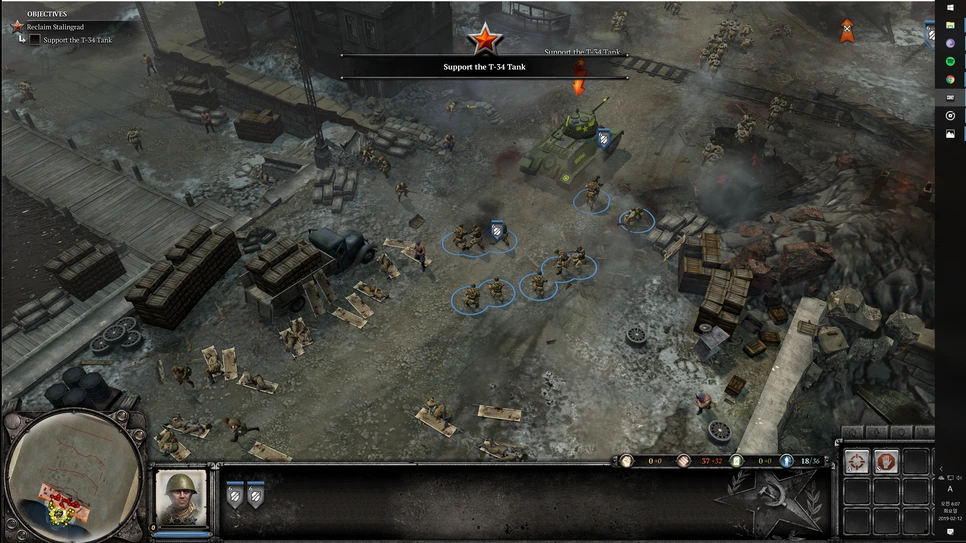Click the blue population cap icon
Viewport: 966px width, 543px height.
787,461
